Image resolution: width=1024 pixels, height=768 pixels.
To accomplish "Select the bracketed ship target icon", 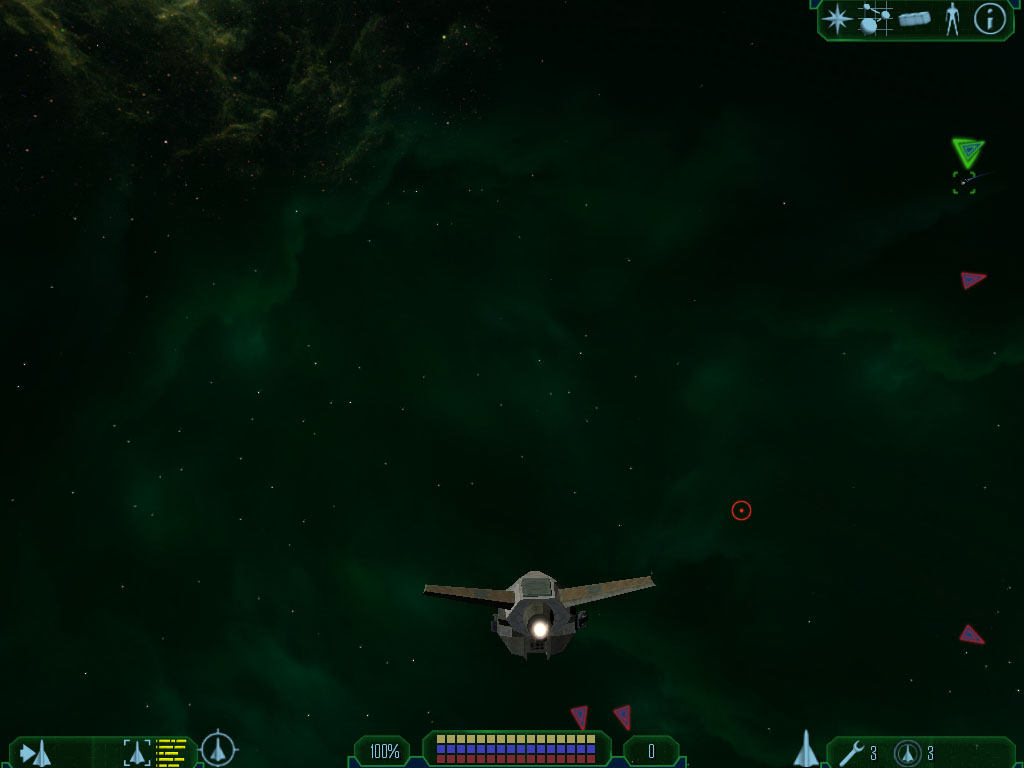I will (137, 752).
